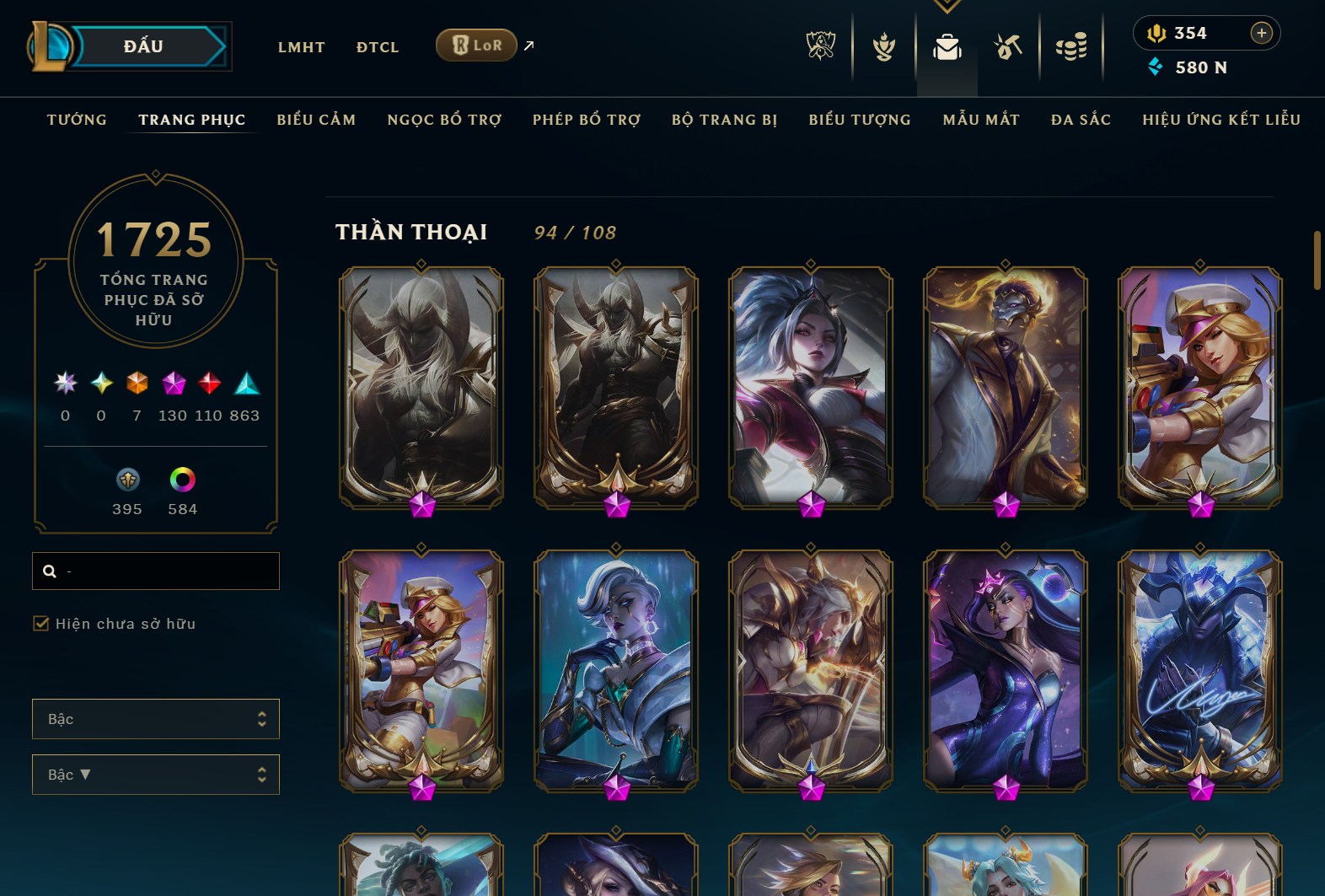Click the blue essence icon beside 580 N
The width and height of the screenshot is (1325, 896).
(x=1153, y=68)
